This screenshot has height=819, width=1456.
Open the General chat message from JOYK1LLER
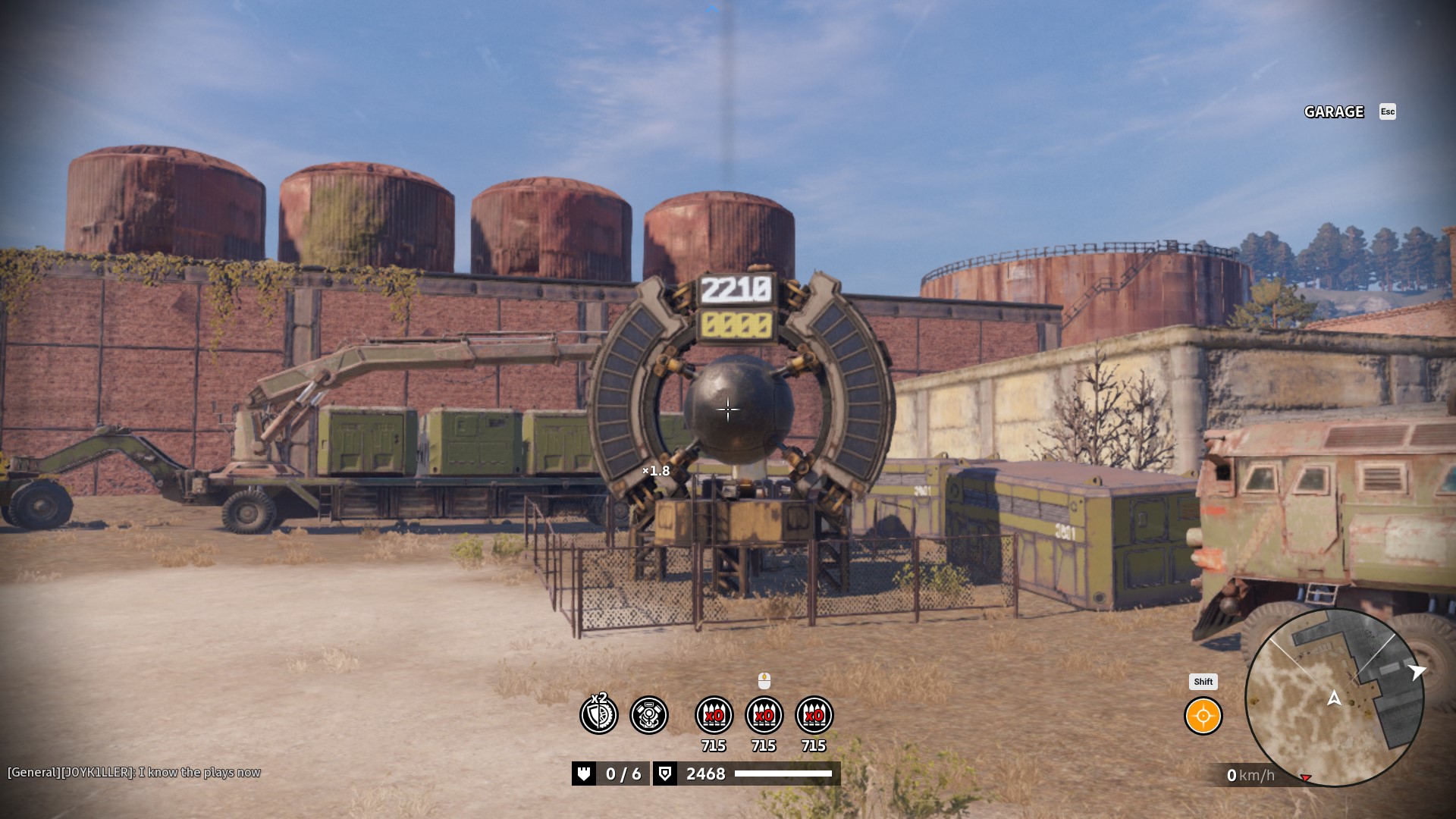(134, 772)
